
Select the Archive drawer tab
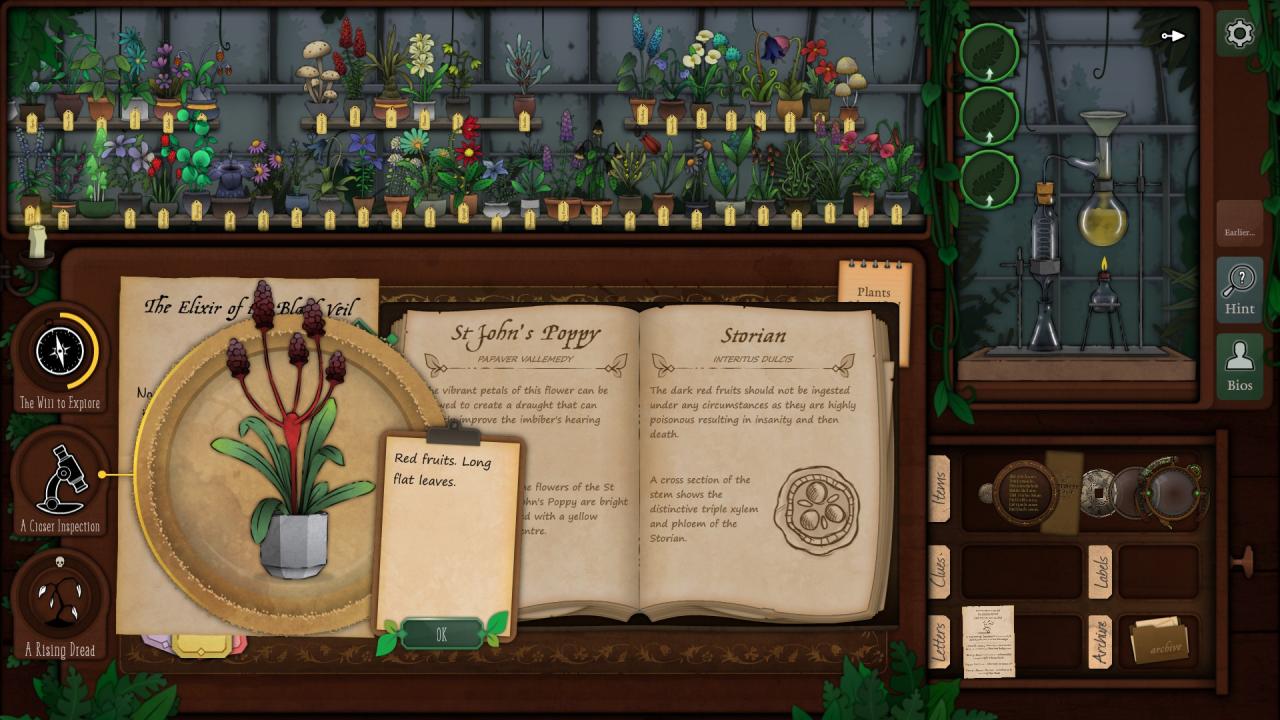click(1100, 642)
